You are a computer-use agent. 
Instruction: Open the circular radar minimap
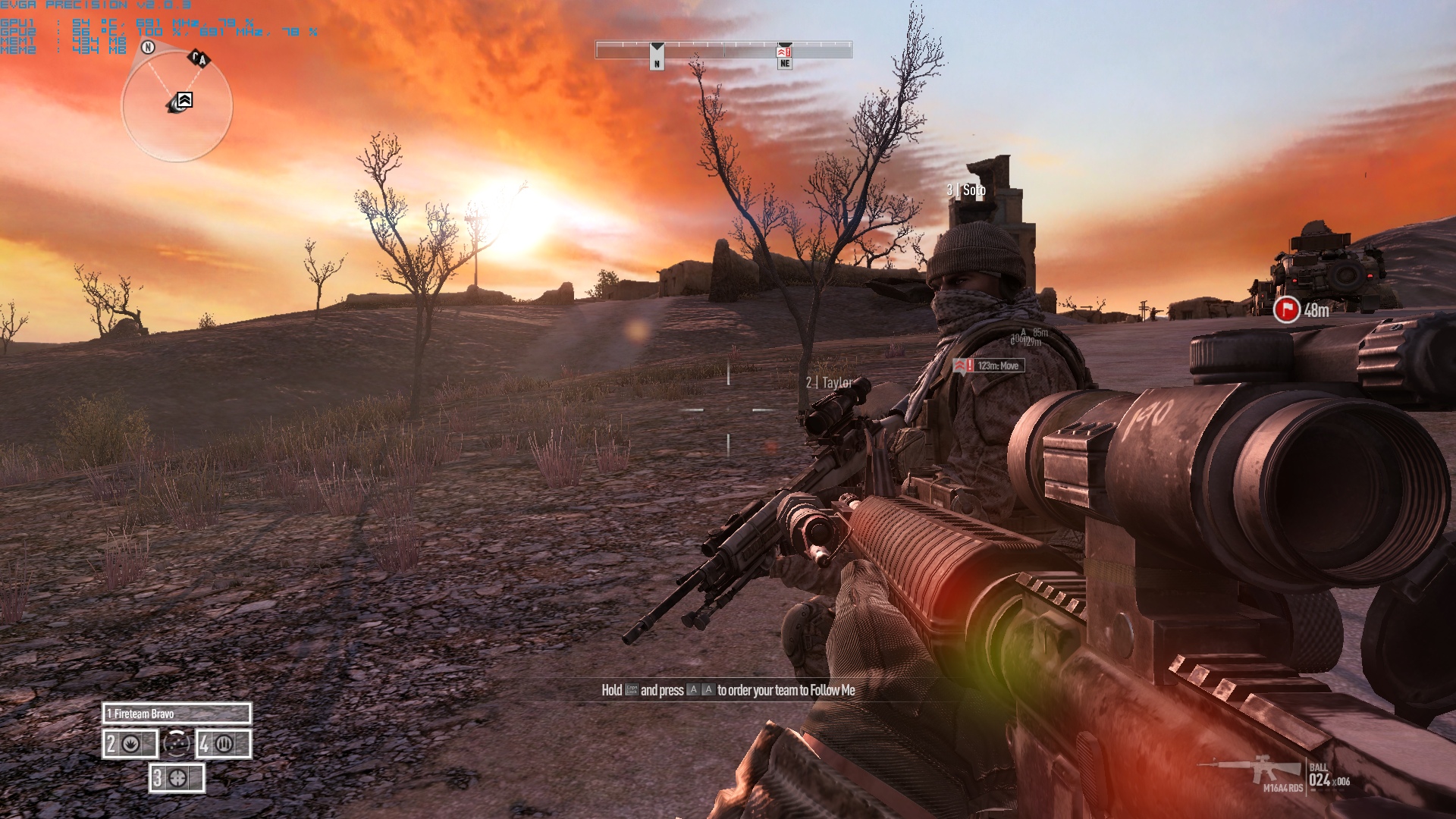177,106
